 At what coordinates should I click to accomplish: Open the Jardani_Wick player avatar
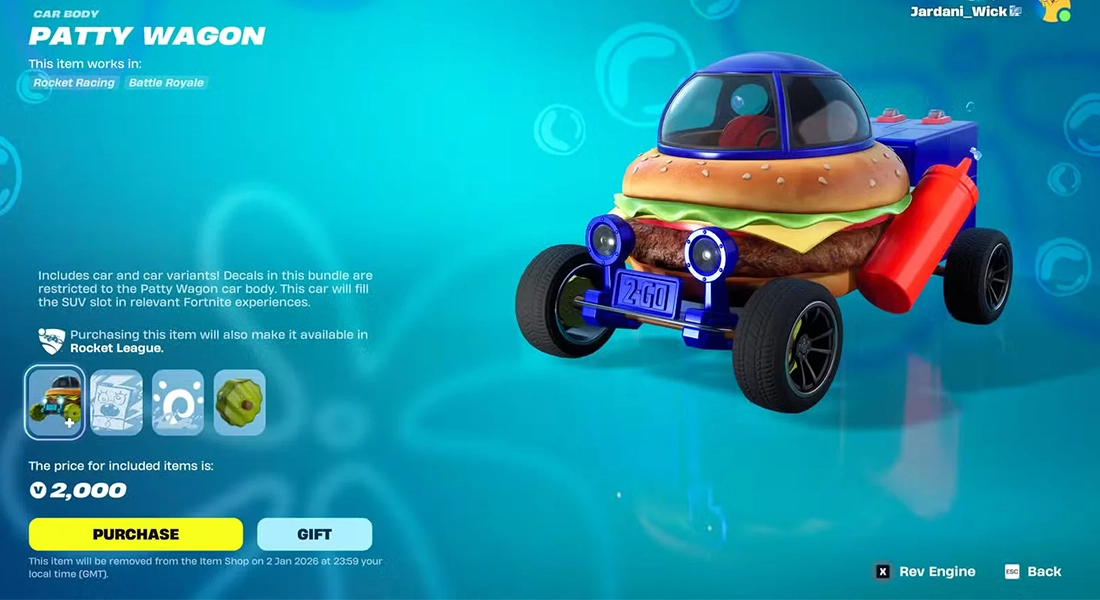tap(1055, 11)
